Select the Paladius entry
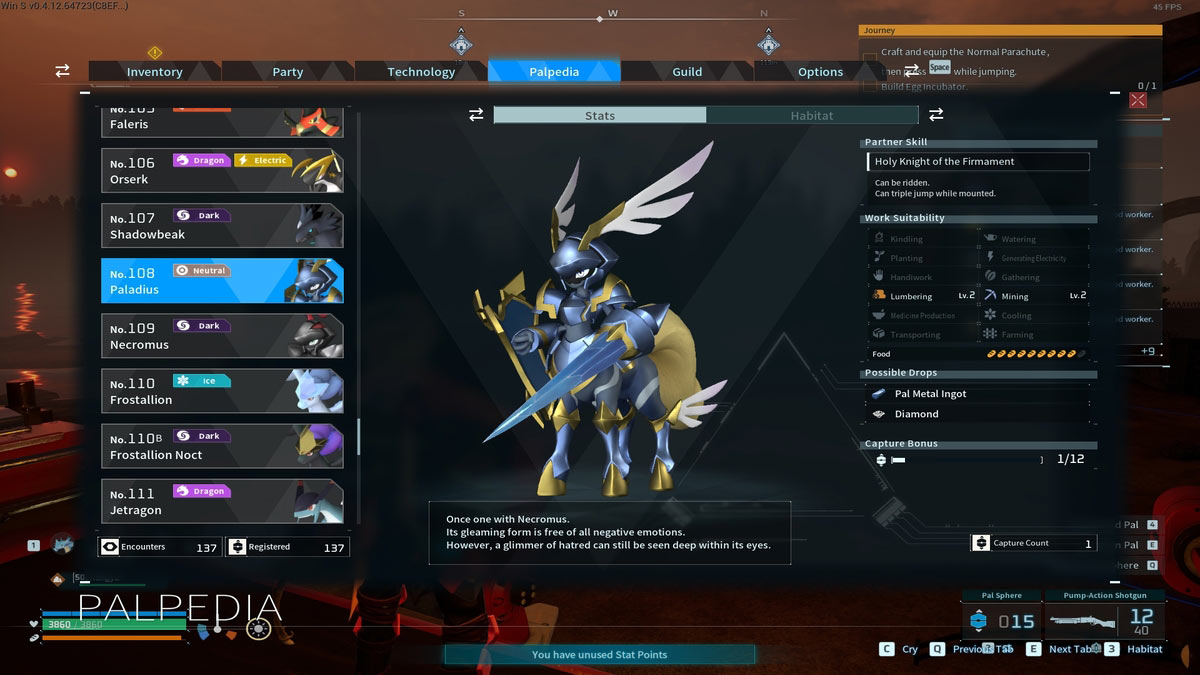Image resolution: width=1200 pixels, height=675 pixels. [x=222, y=281]
